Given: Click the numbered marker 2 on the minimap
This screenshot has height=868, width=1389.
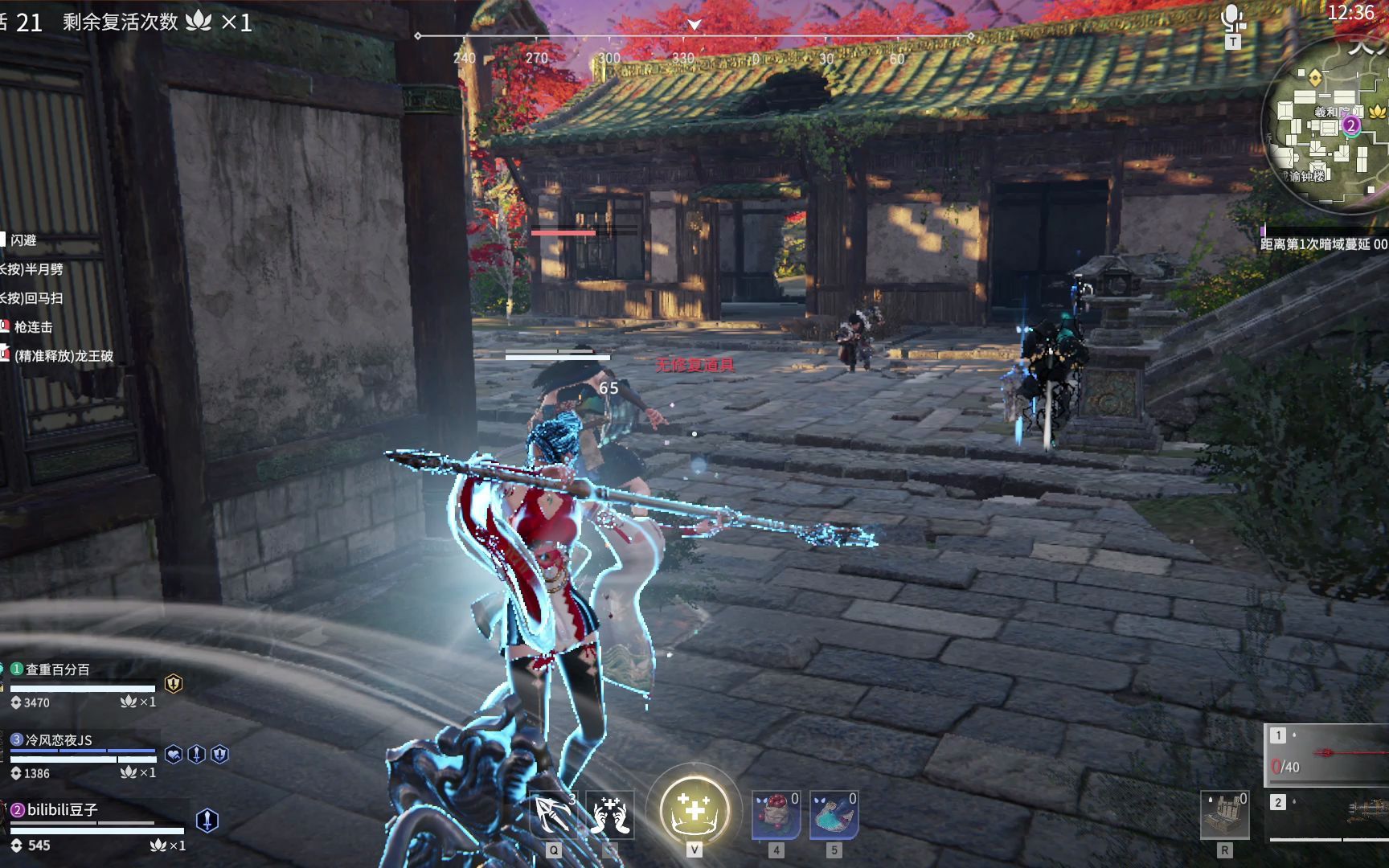Looking at the screenshot, I should 1351,125.
